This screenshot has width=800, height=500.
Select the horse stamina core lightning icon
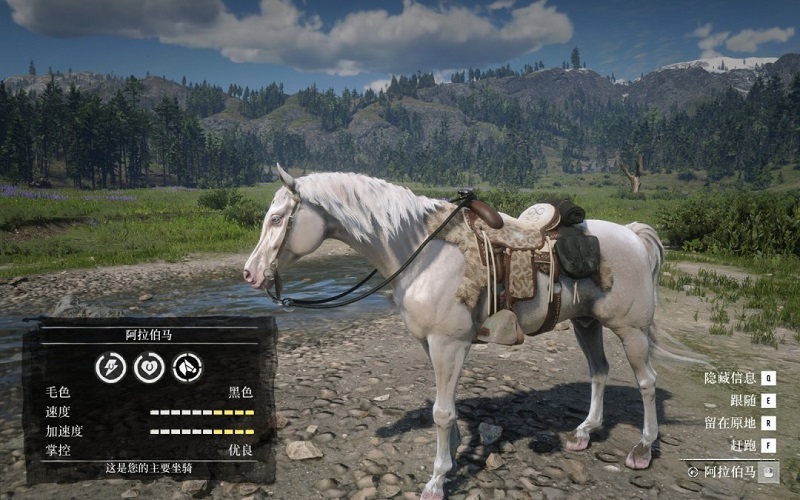click(x=110, y=367)
